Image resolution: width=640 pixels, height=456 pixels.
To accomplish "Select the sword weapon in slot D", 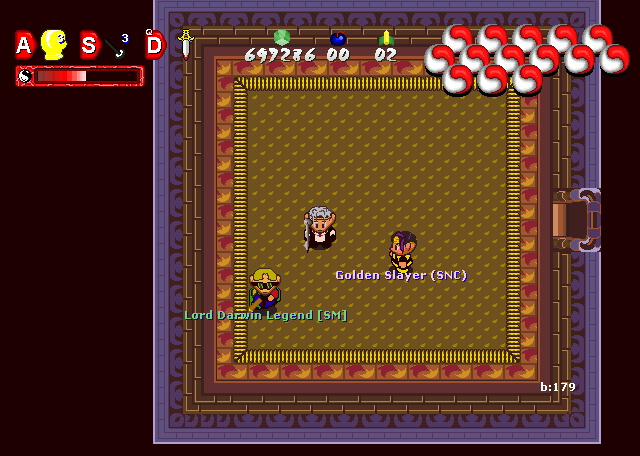I will (x=185, y=43).
